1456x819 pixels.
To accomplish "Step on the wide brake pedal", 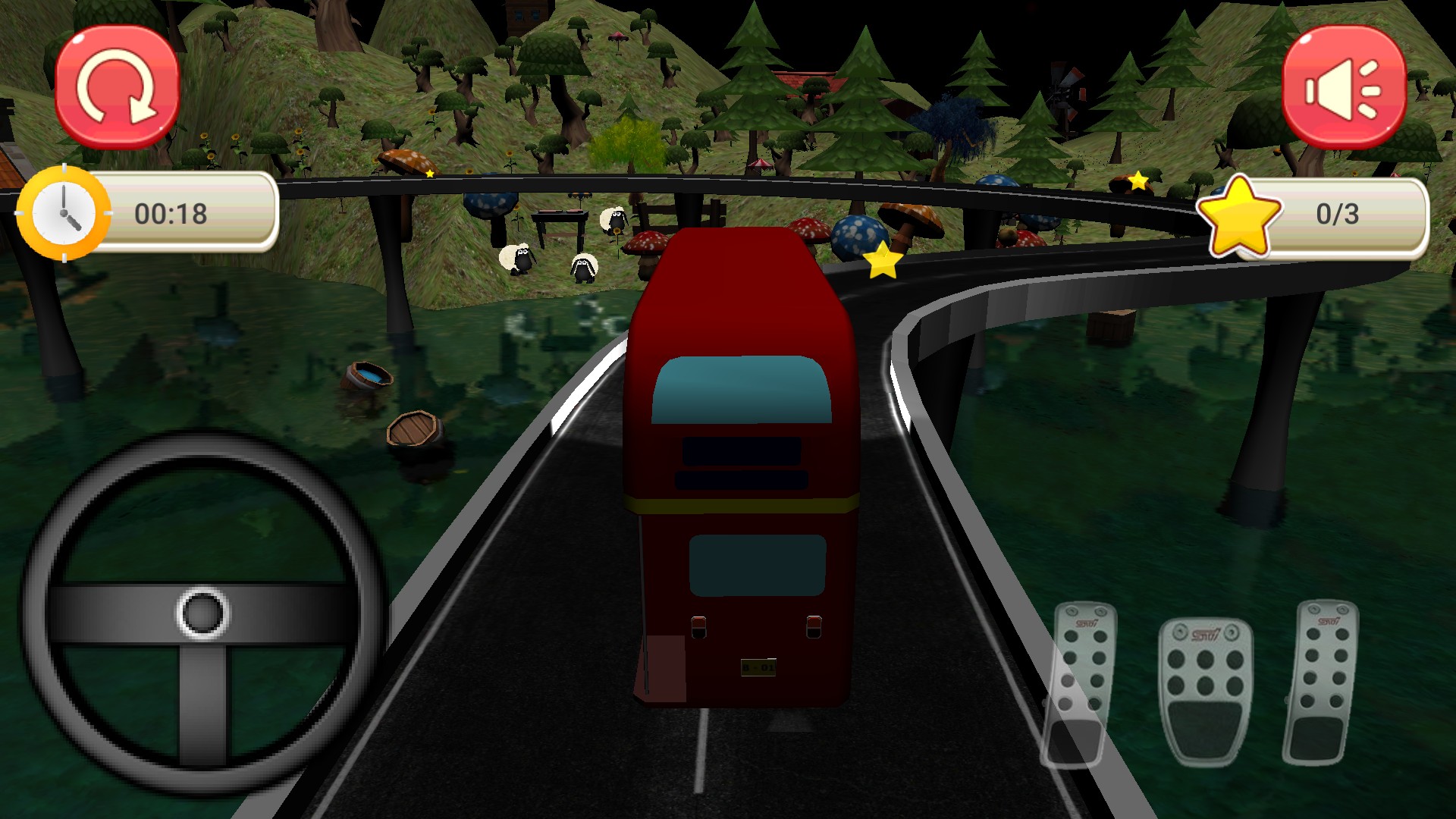I will (1205, 690).
